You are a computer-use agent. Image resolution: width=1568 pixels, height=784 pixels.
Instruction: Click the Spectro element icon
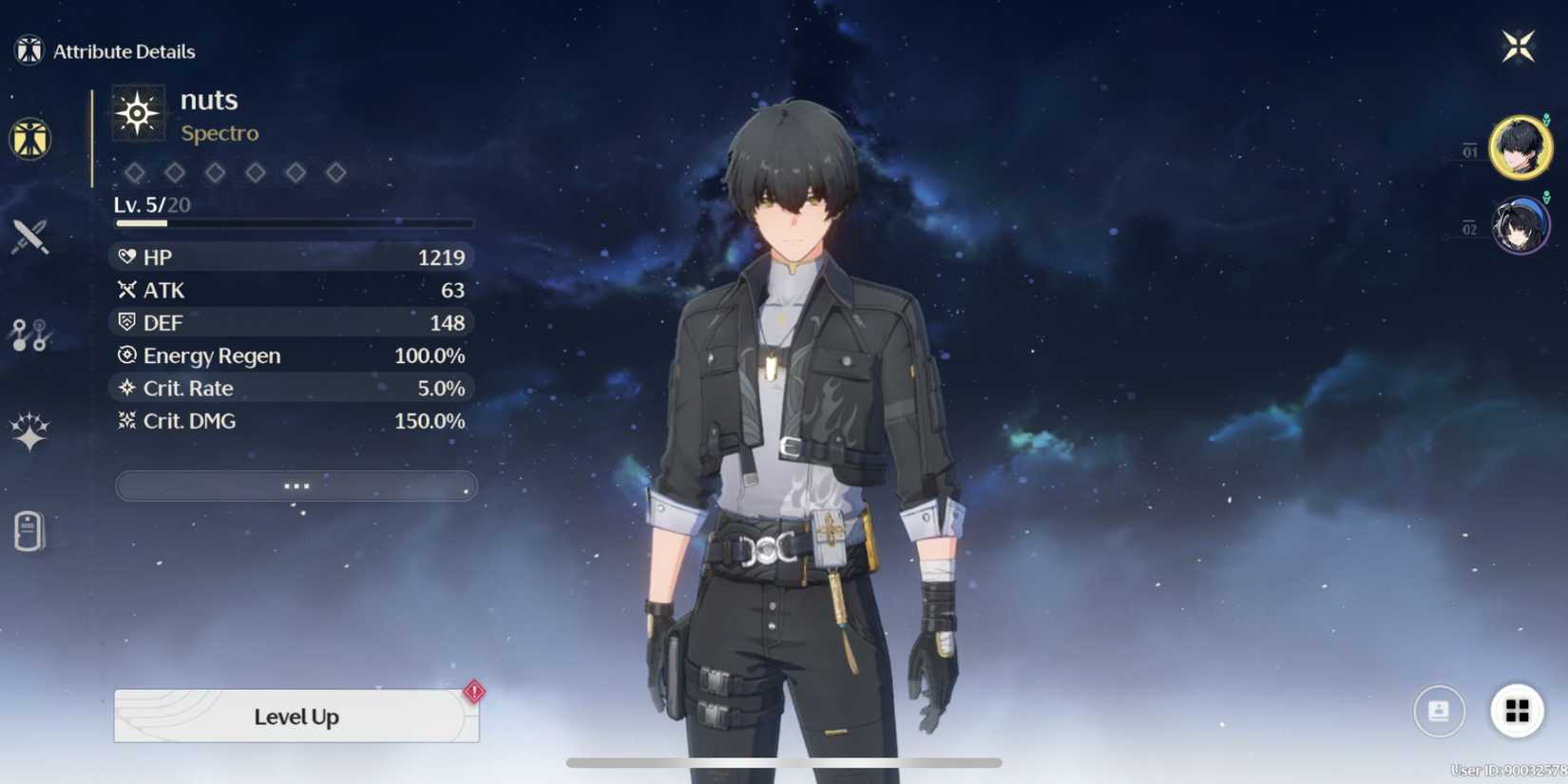point(136,114)
